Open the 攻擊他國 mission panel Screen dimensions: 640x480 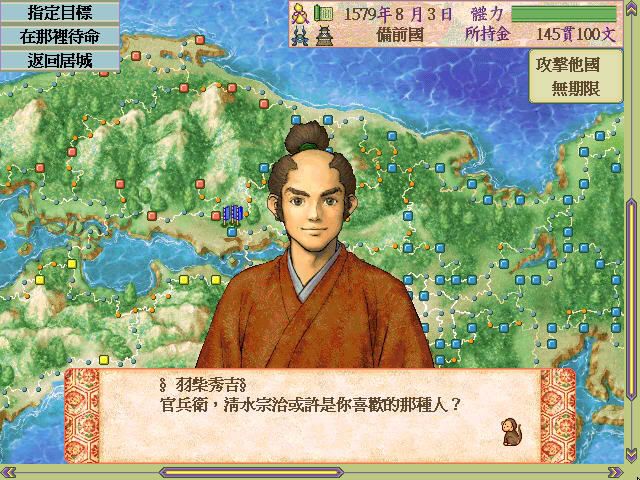click(578, 74)
